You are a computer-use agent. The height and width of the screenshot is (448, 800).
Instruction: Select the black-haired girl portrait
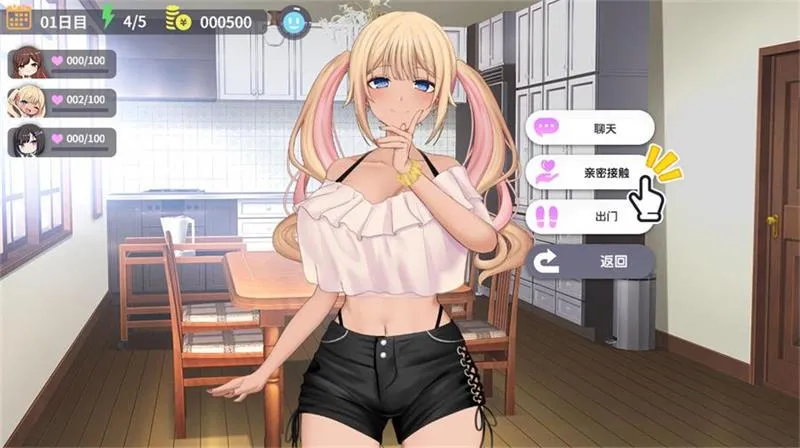[26, 141]
